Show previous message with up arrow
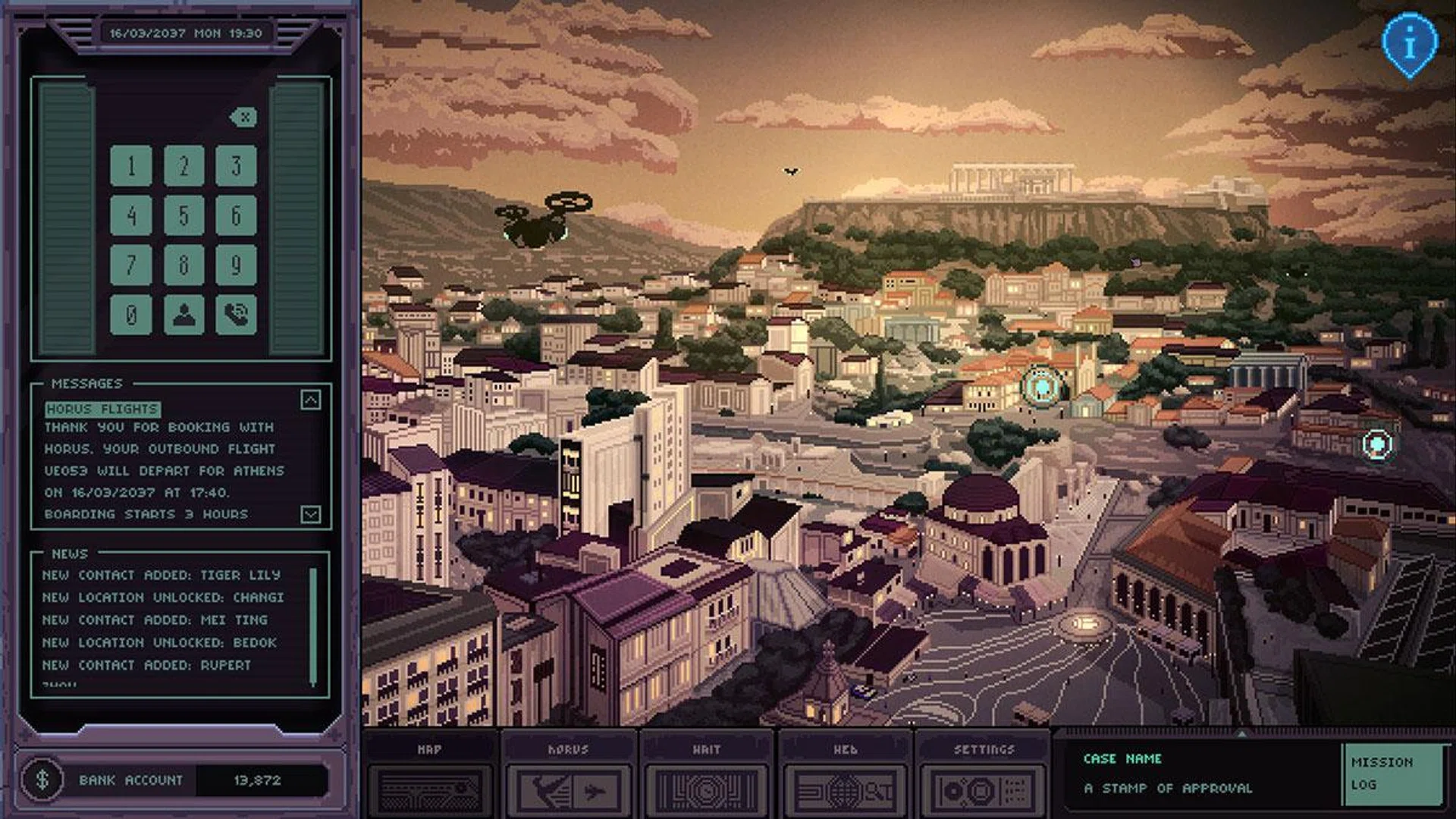This screenshot has height=819, width=1456. tap(310, 400)
